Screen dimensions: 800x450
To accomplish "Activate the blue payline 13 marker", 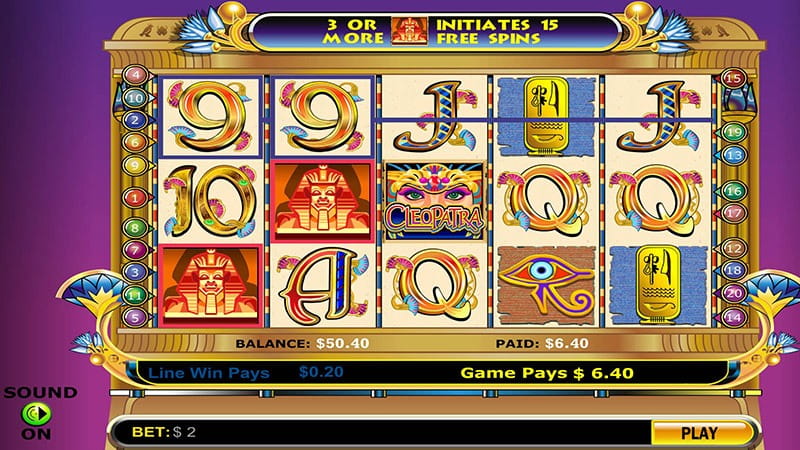I will coord(733,155).
